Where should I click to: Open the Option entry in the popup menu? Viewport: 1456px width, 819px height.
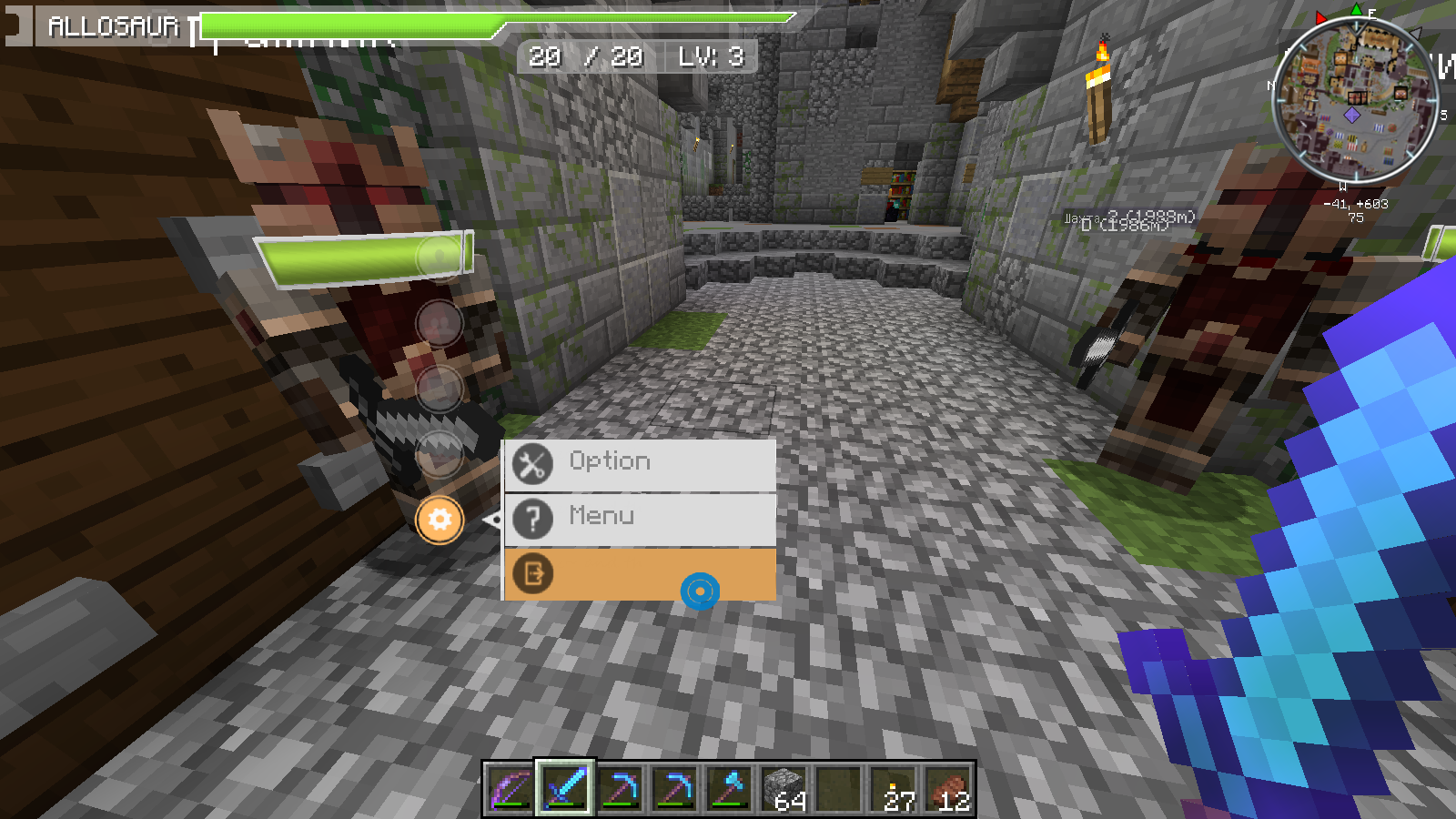[x=640, y=464]
